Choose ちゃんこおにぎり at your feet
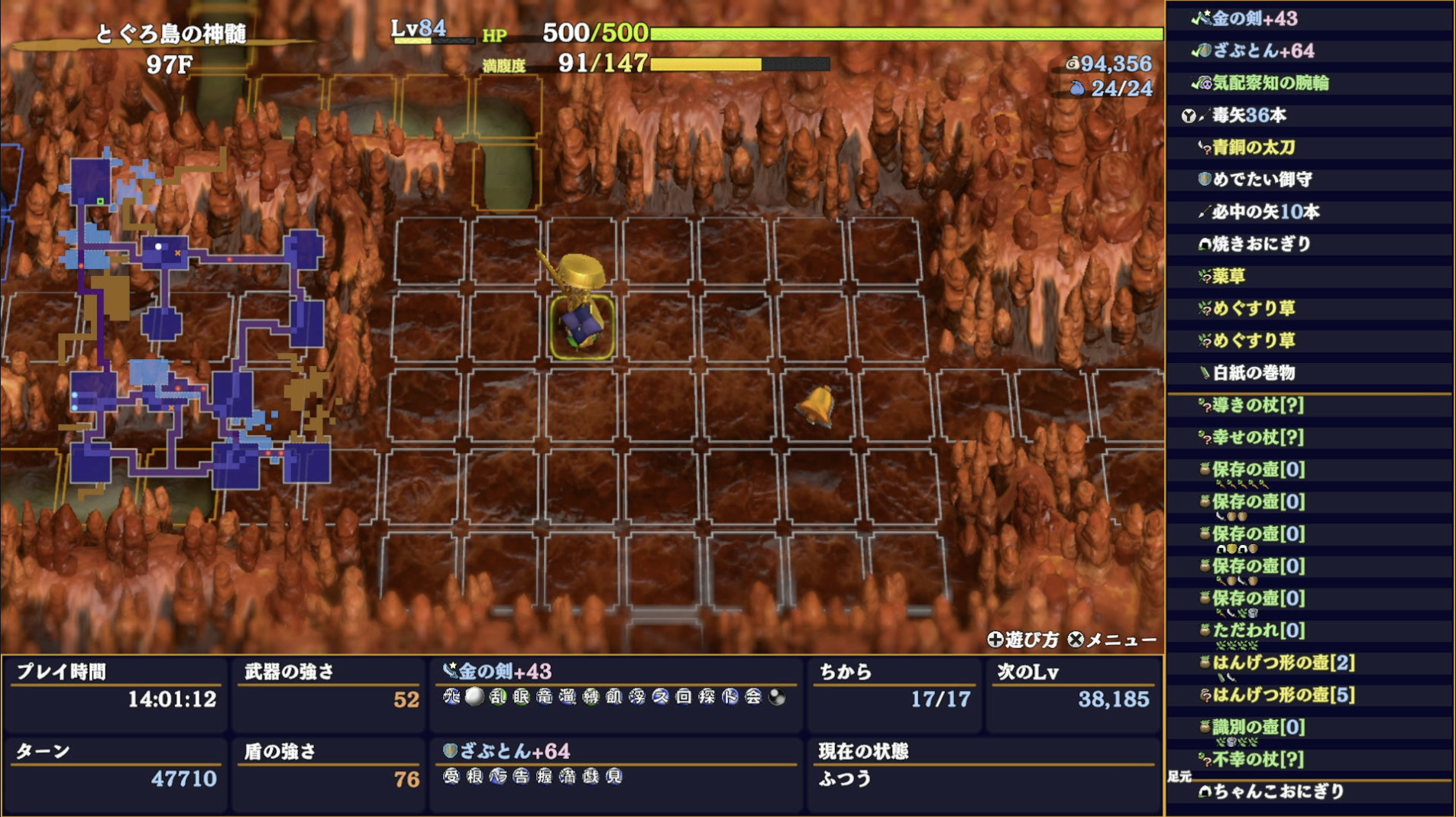 (x=1278, y=792)
